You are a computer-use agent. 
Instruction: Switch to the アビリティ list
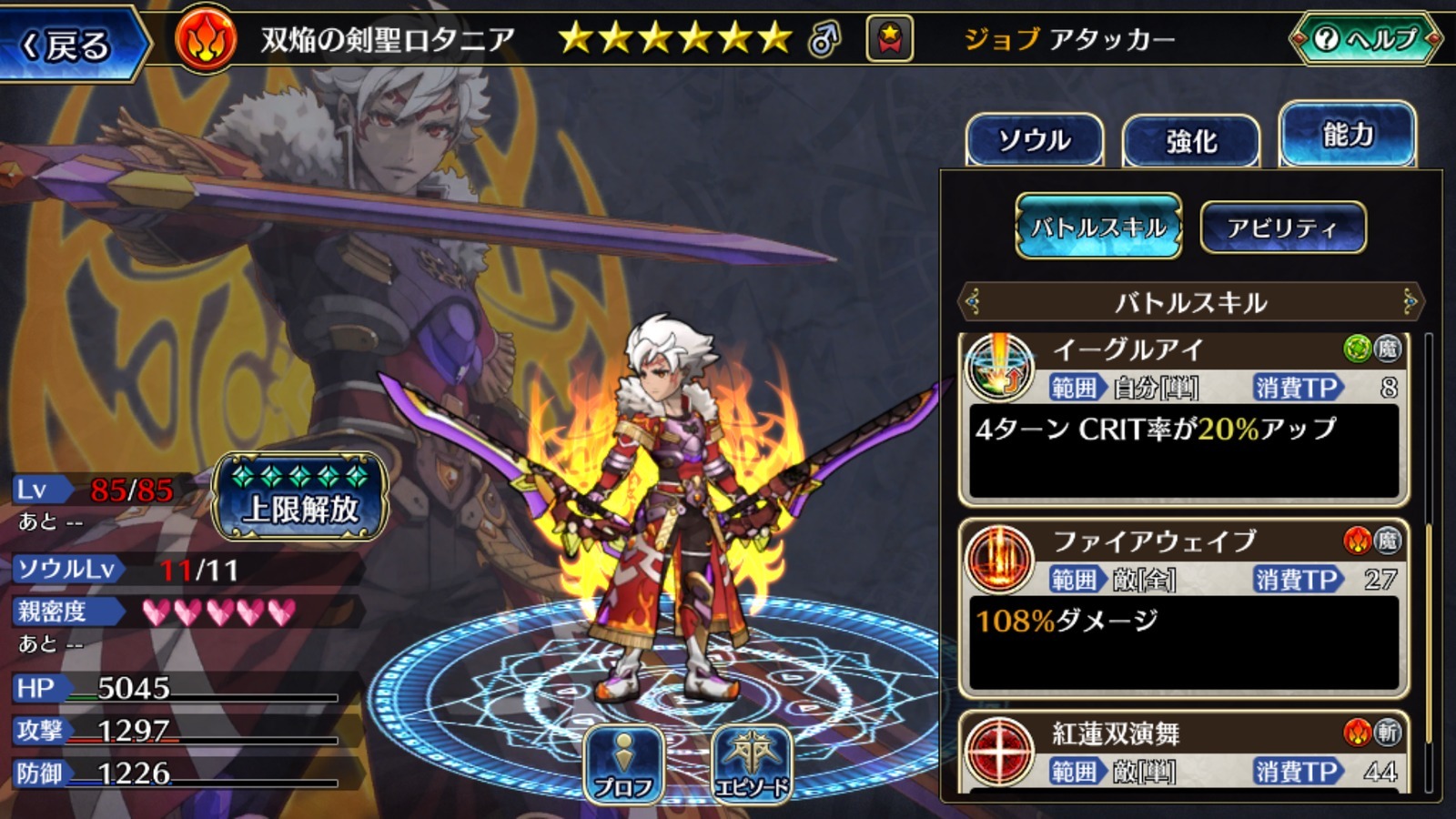1282,227
